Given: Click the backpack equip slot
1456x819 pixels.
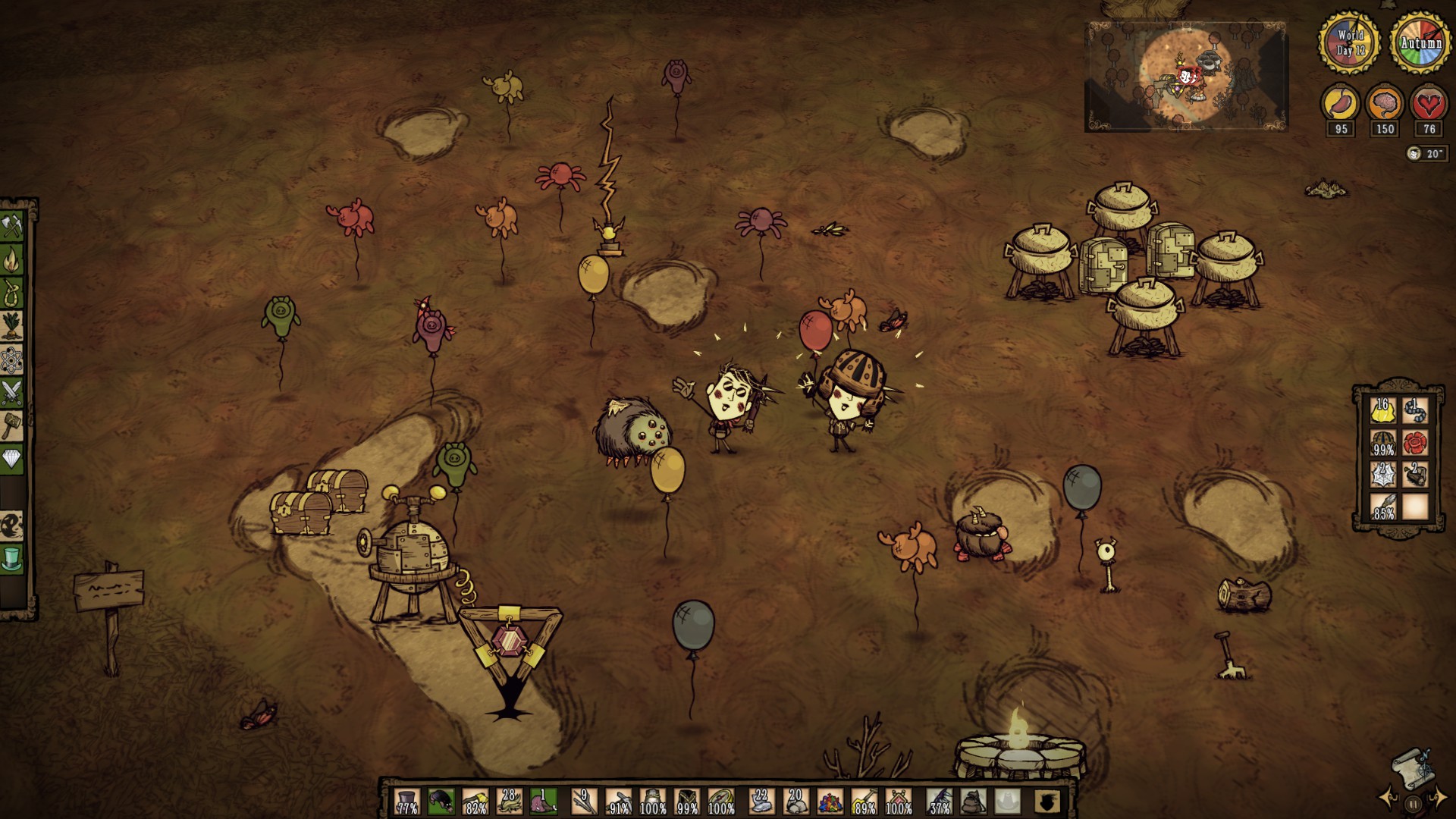Looking at the screenshot, I should coord(974,801).
